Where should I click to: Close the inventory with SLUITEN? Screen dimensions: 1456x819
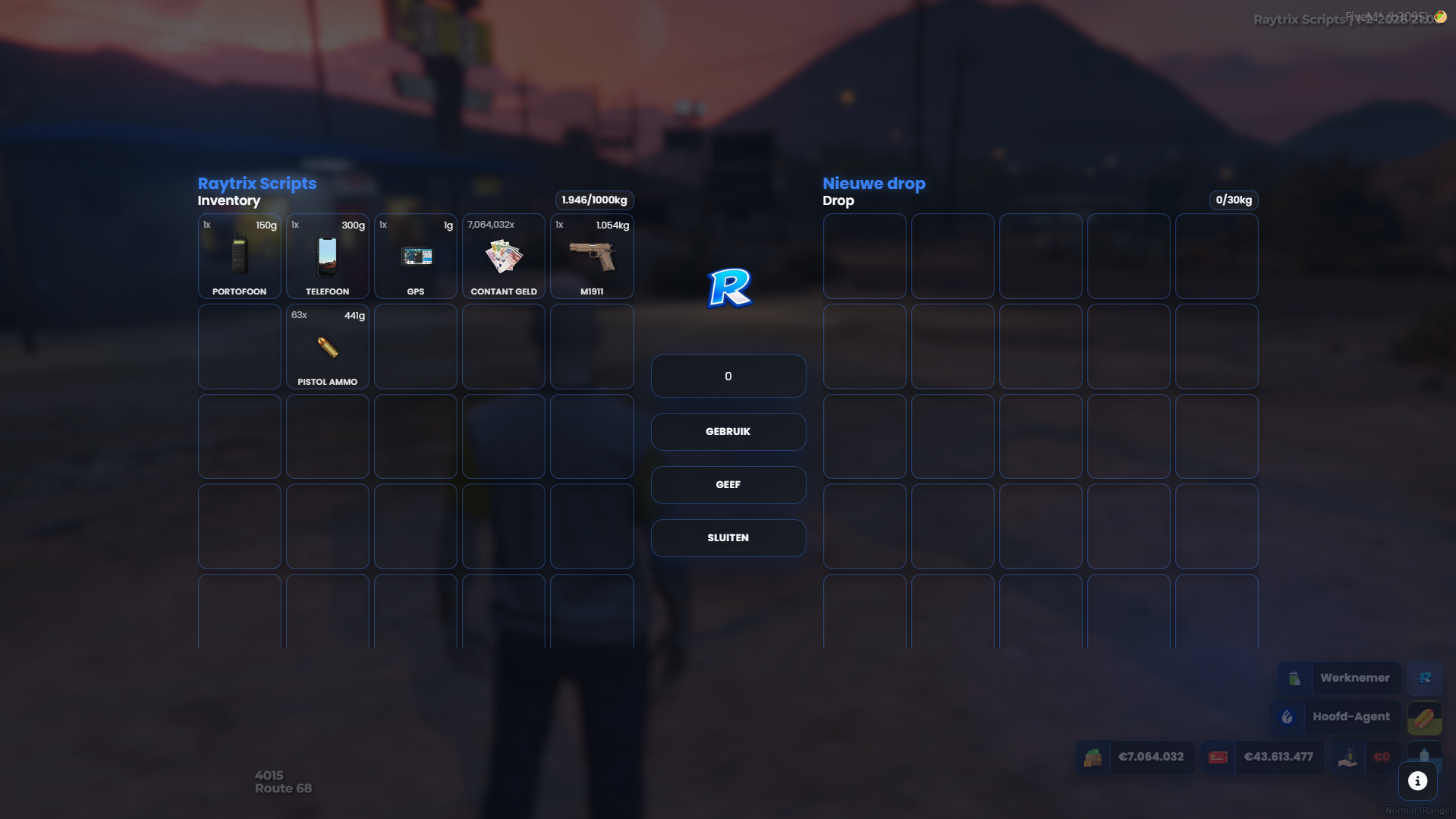point(728,537)
